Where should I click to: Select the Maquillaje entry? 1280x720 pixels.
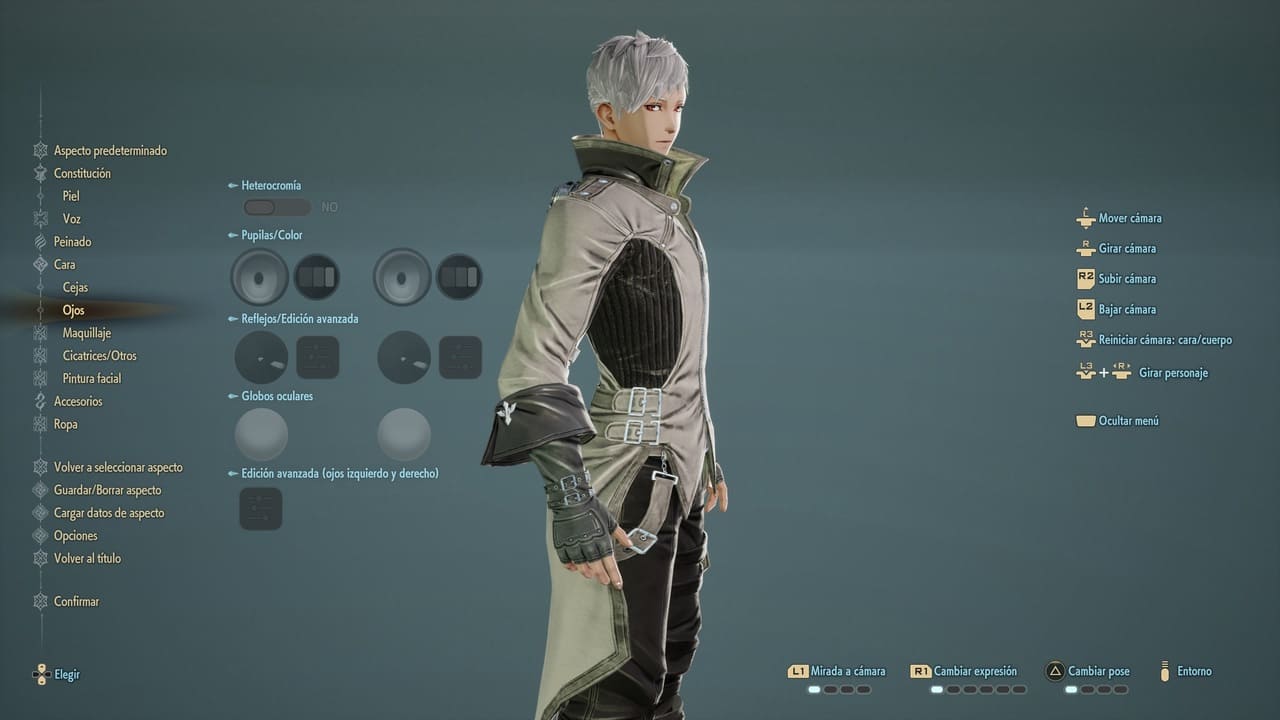pos(86,333)
